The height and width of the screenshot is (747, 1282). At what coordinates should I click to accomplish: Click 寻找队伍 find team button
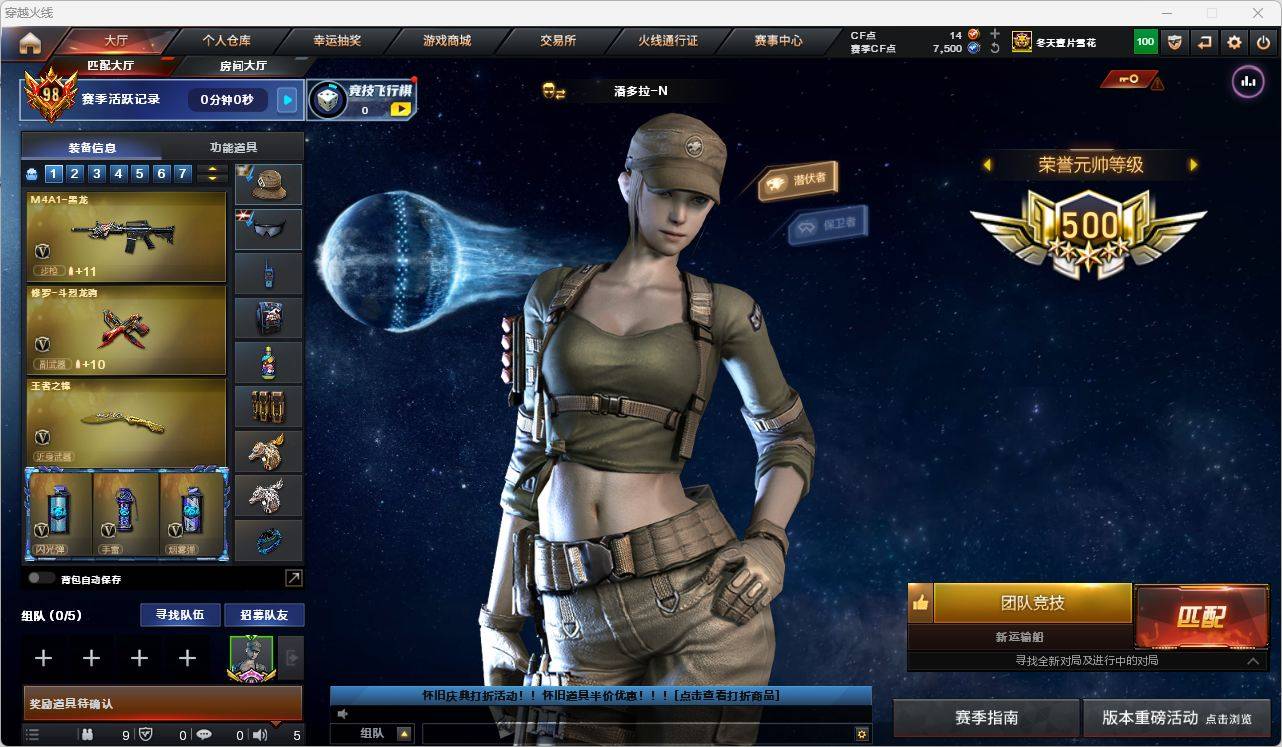pyautogui.click(x=180, y=615)
